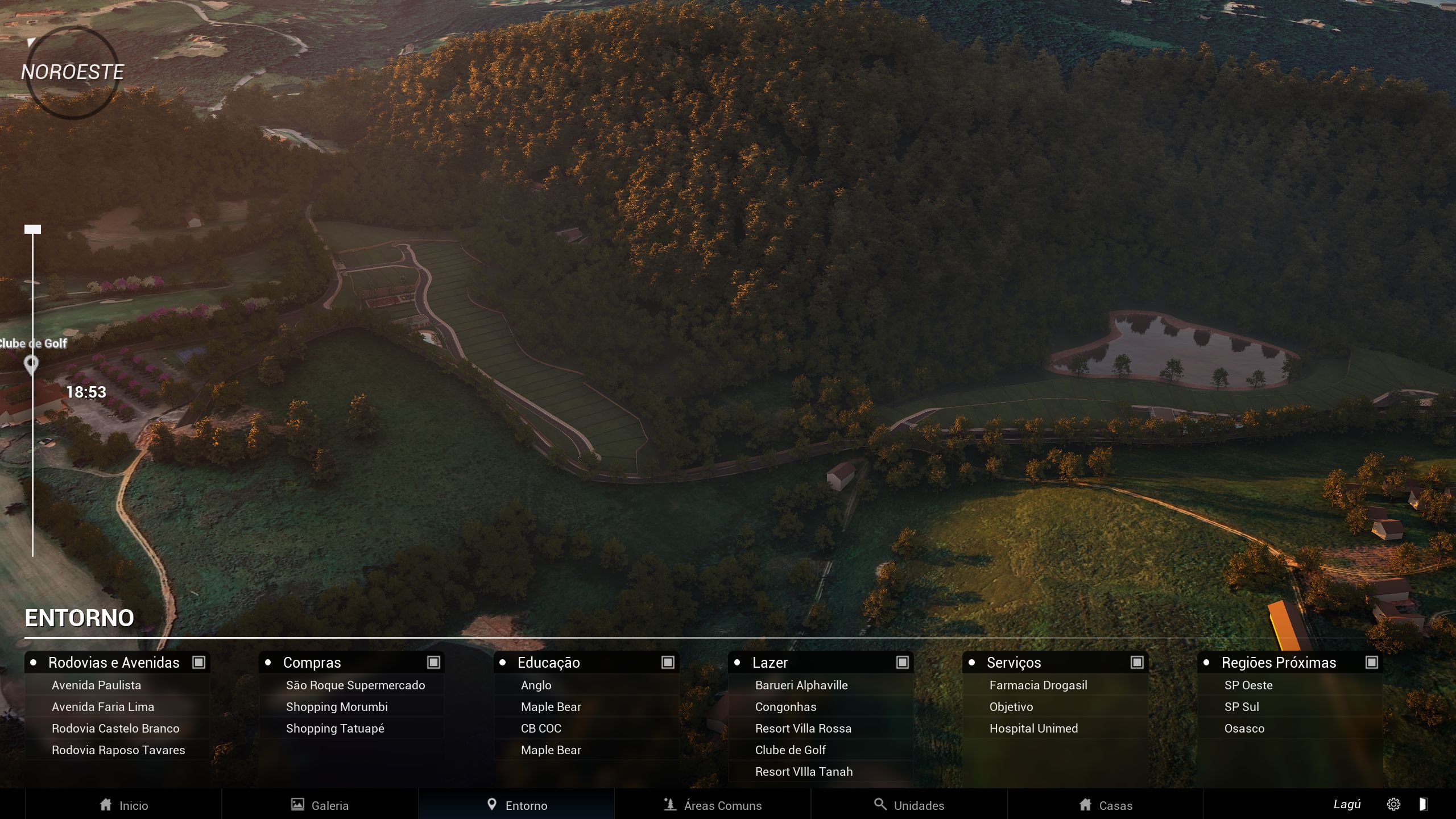Select Shopping Morumbi entry
This screenshot has height=819, width=1456.
point(337,707)
